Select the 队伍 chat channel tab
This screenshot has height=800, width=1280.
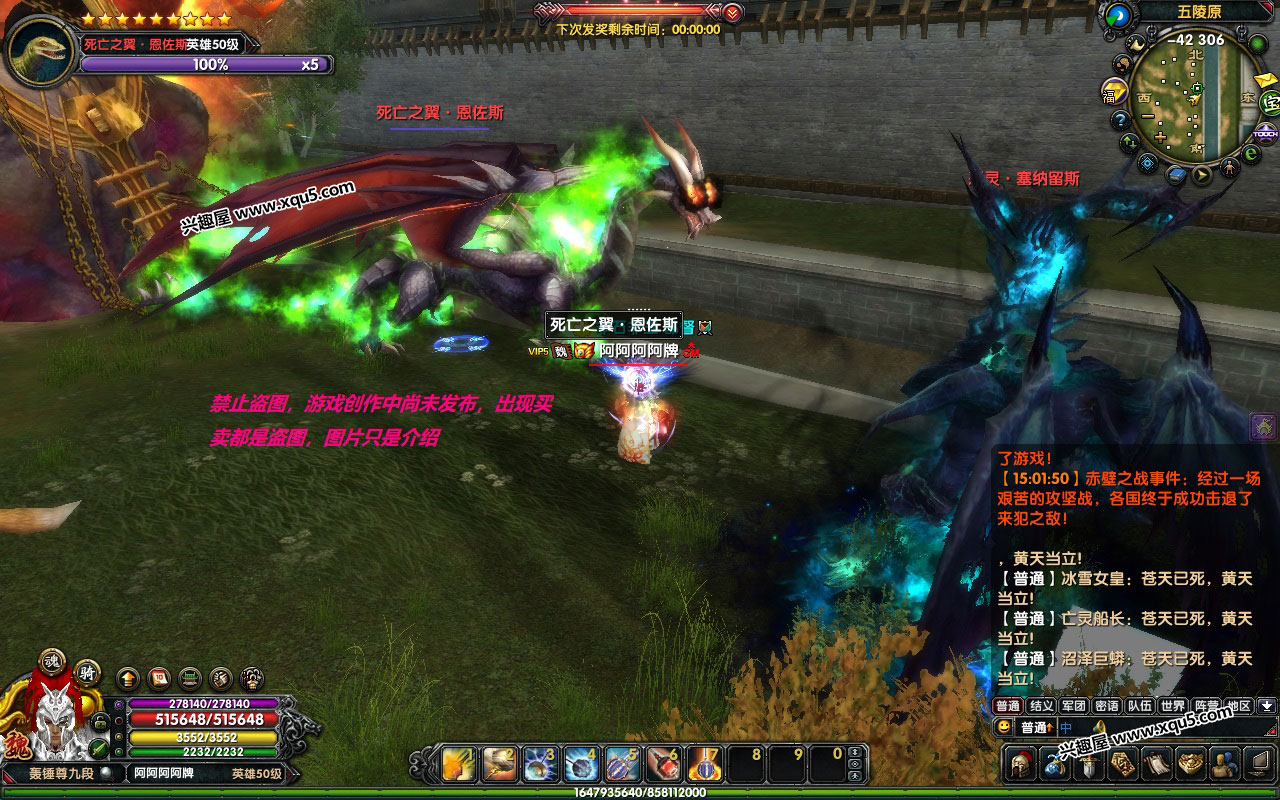pos(1139,706)
